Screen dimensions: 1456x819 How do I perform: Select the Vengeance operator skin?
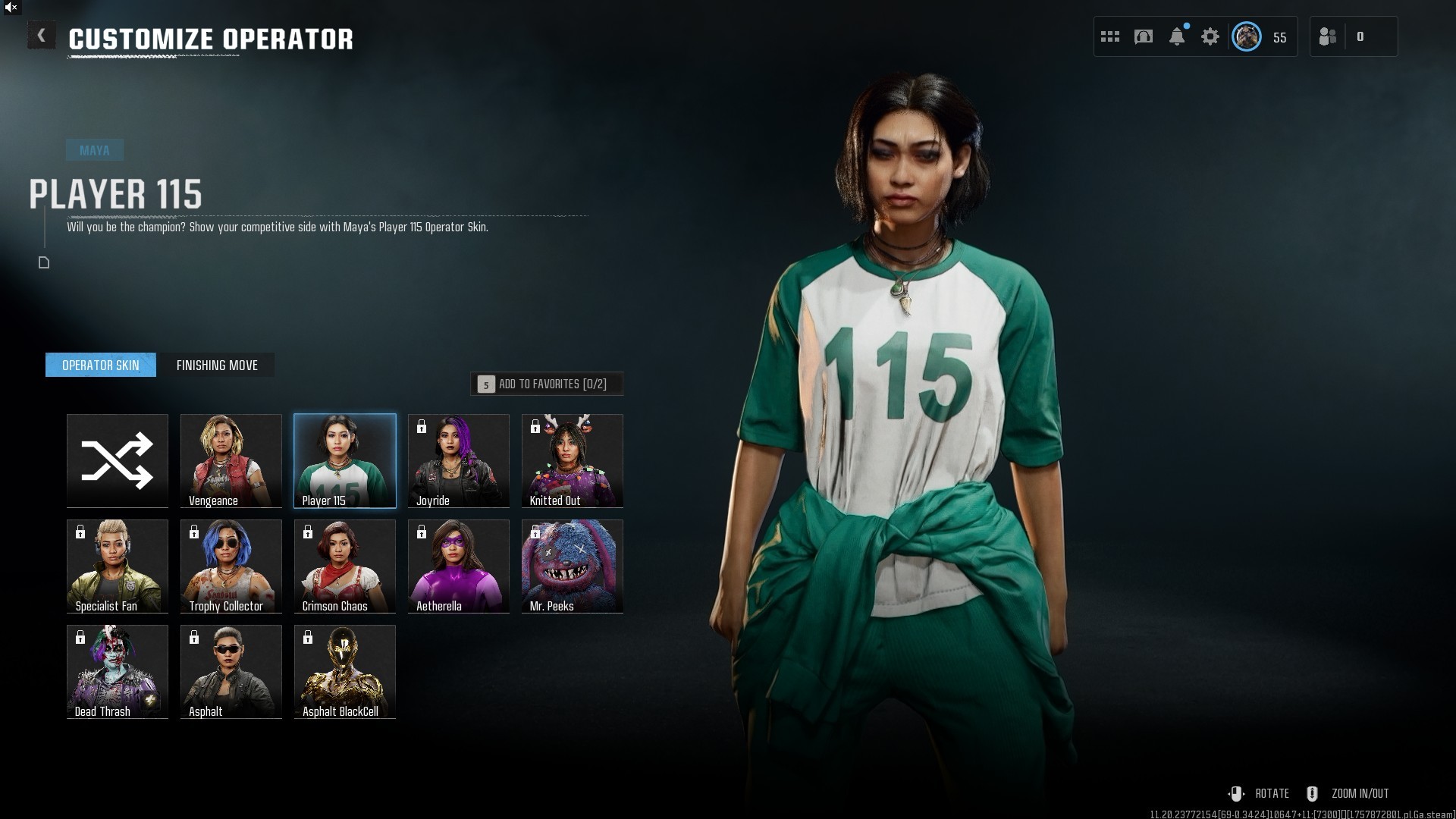pos(231,460)
